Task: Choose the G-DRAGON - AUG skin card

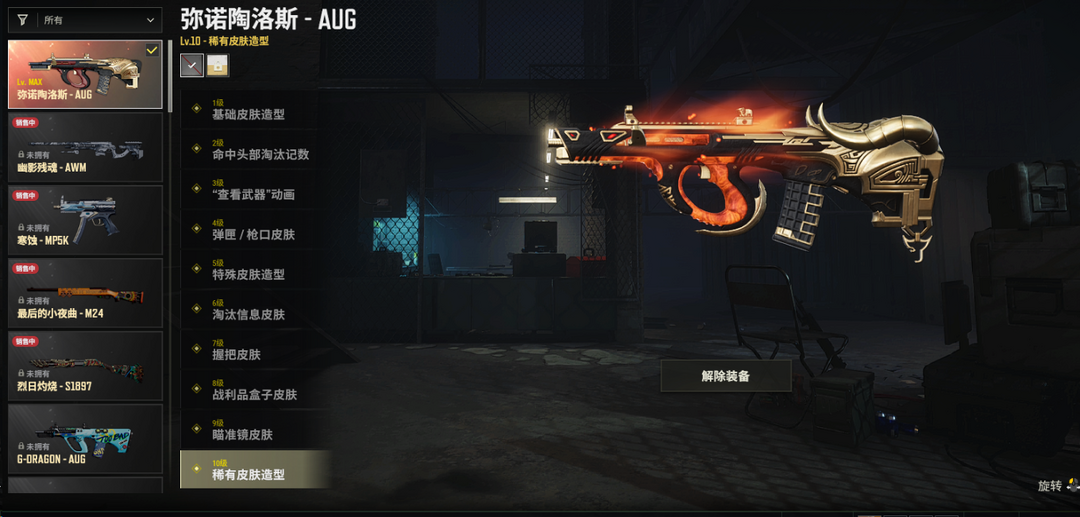Action: point(85,439)
